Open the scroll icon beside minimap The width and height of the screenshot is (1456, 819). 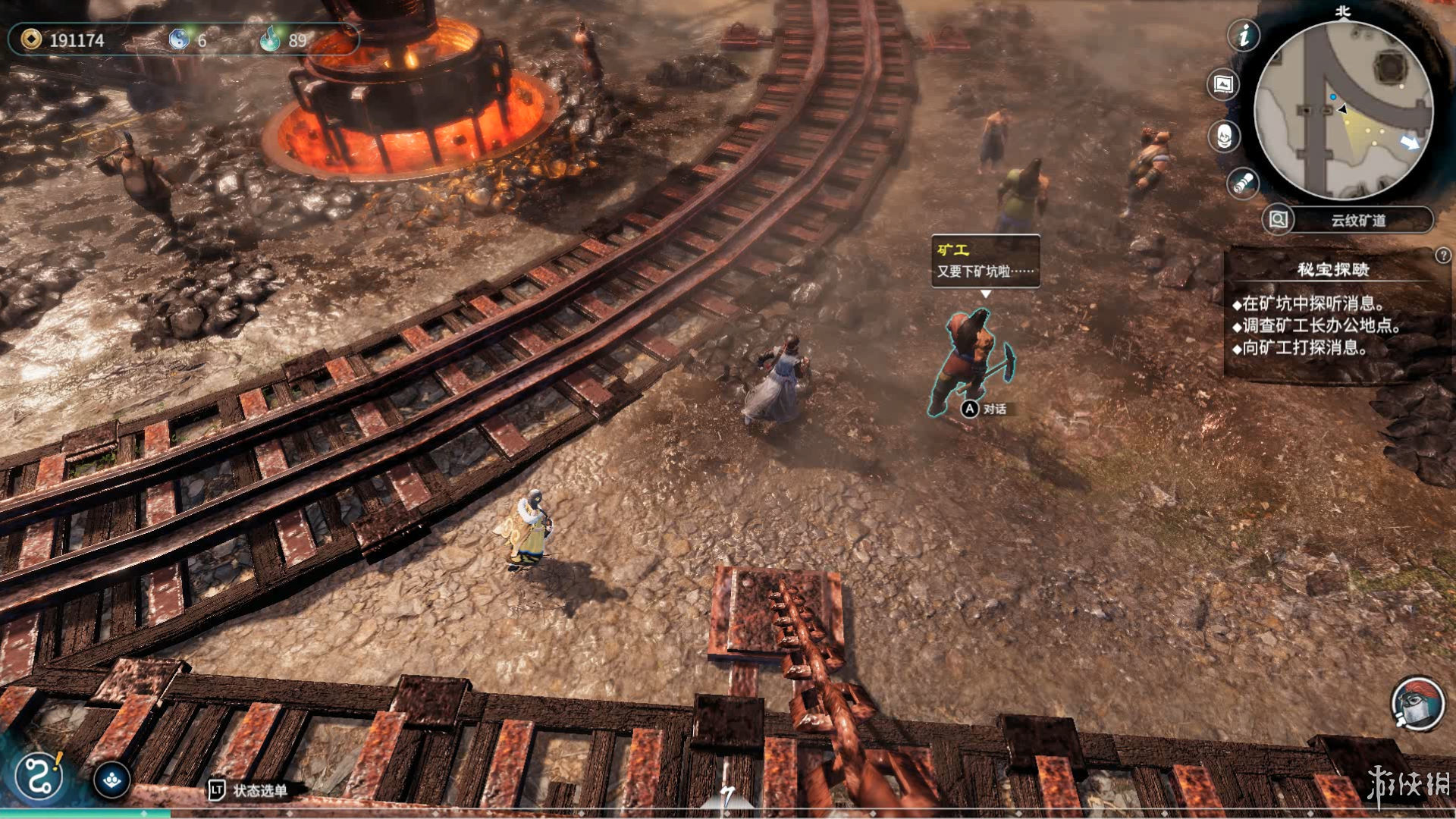pos(1242,183)
